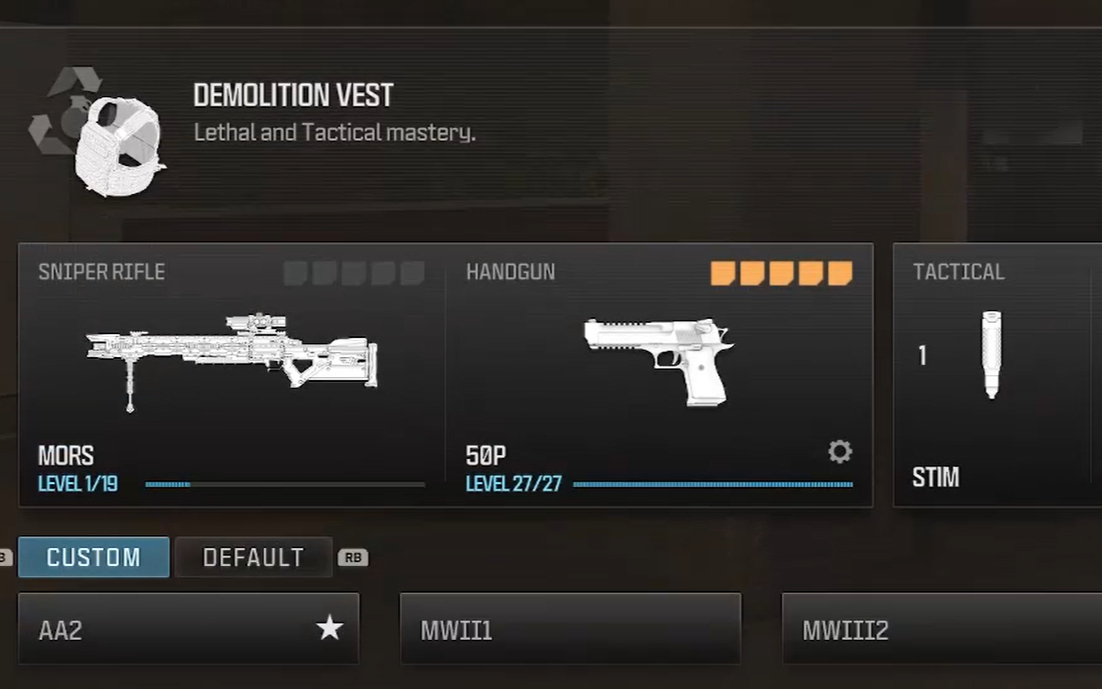The width and height of the screenshot is (1102, 689).
Task: Open the MORS sniper rifle slot
Action: pyautogui.click(x=232, y=375)
